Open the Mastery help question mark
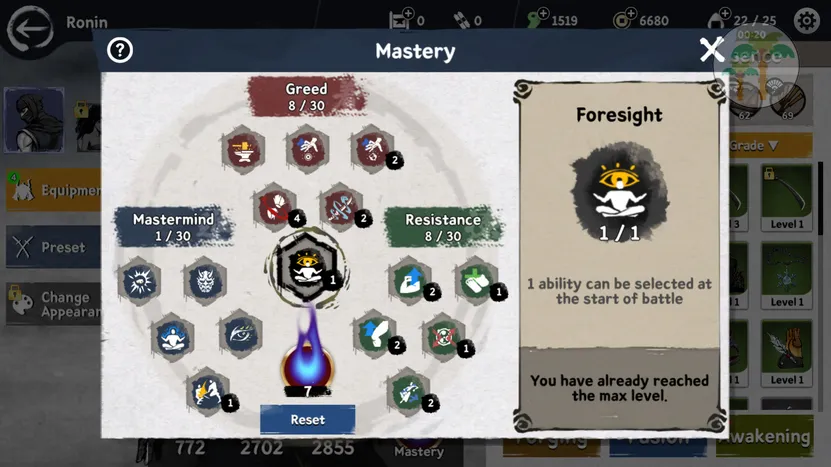Viewport: 831px width, 467px height. 120,50
